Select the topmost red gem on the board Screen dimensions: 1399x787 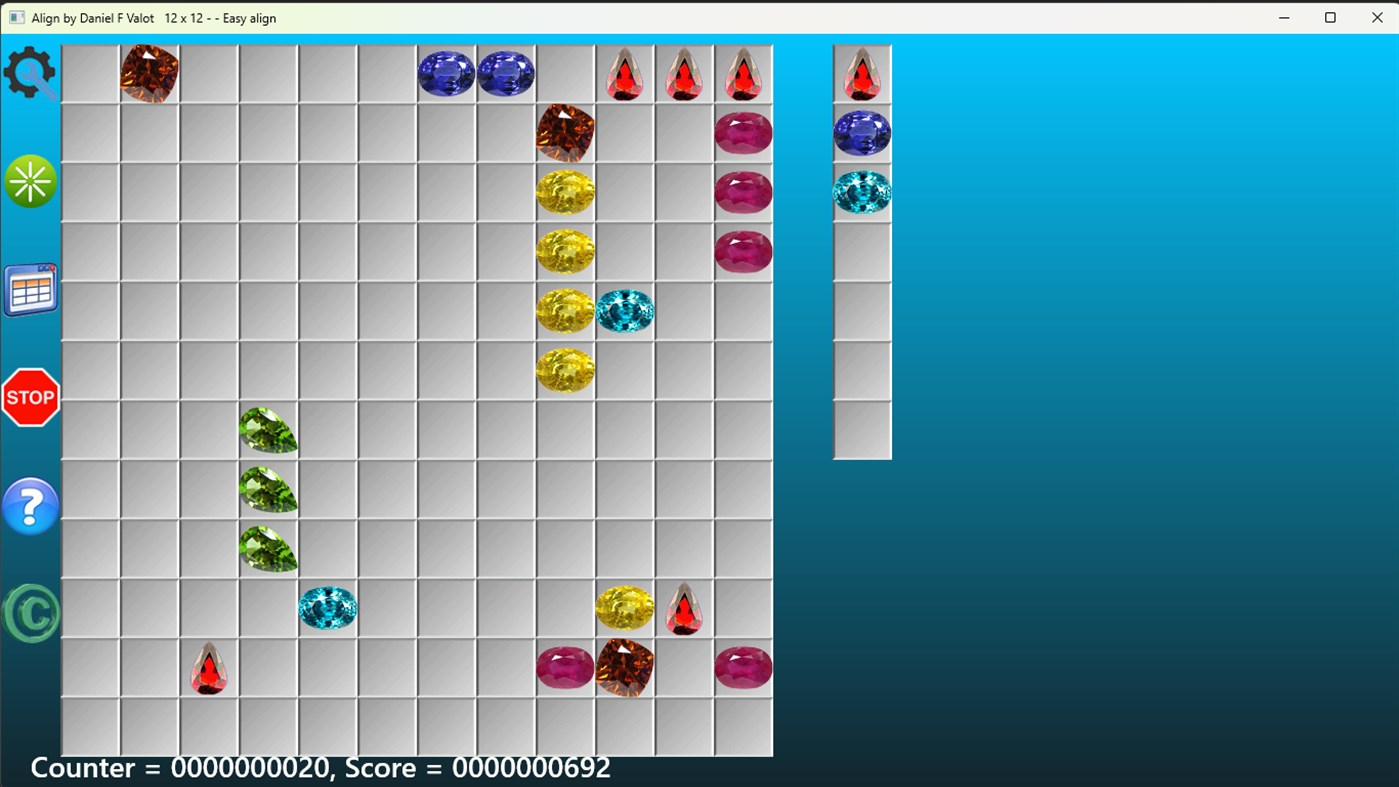click(x=624, y=72)
